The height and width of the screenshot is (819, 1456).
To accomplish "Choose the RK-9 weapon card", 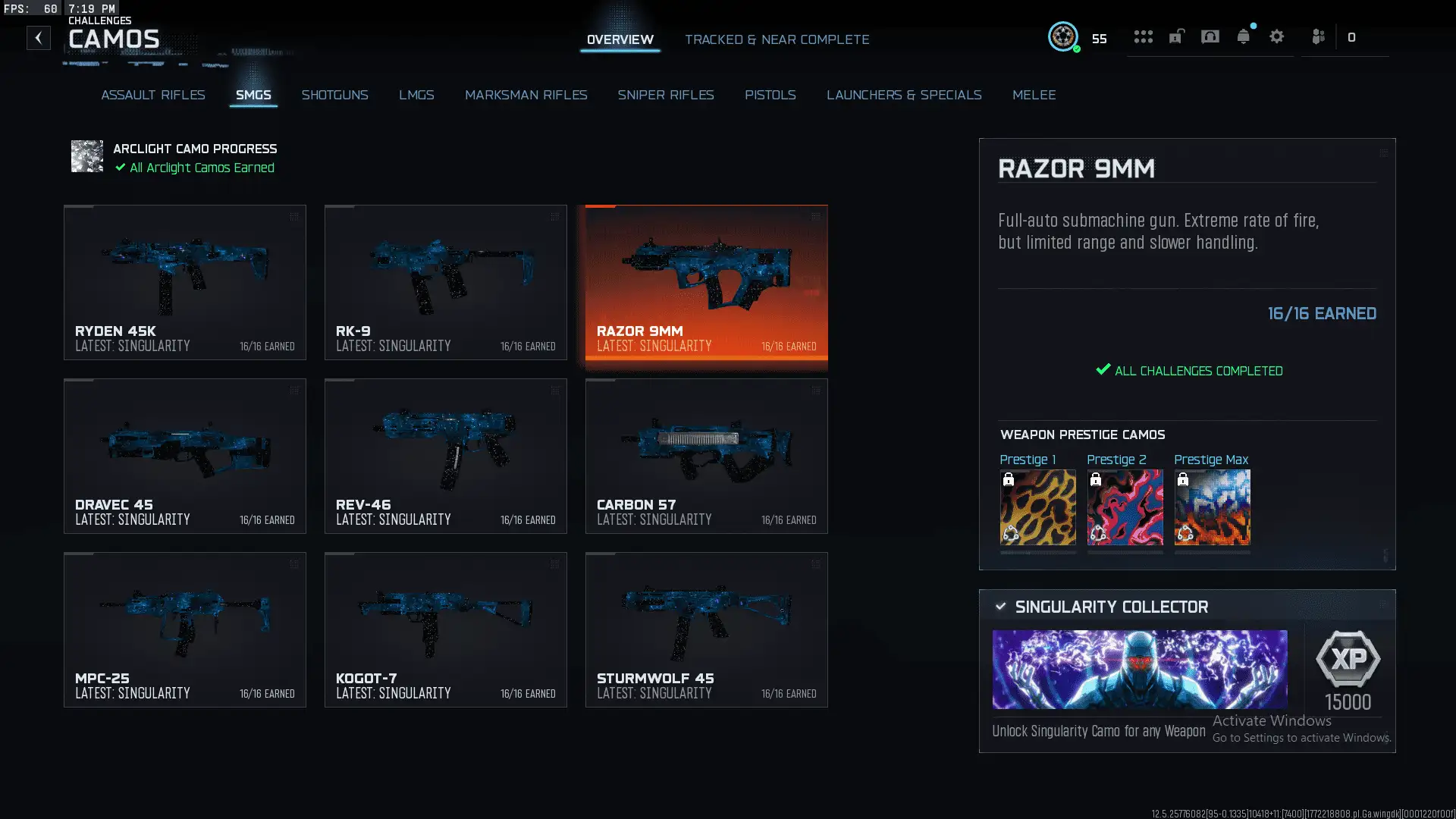I will click(x=446, y=282).
